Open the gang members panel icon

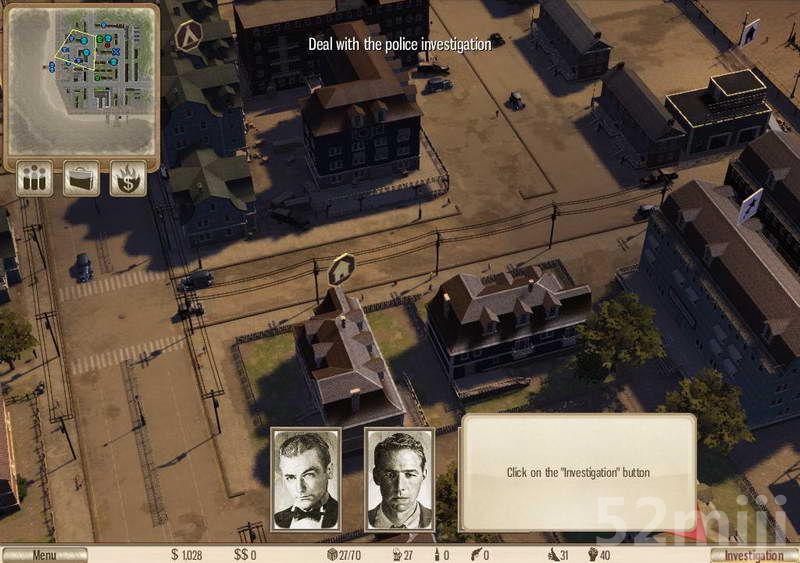click(35, 179)
